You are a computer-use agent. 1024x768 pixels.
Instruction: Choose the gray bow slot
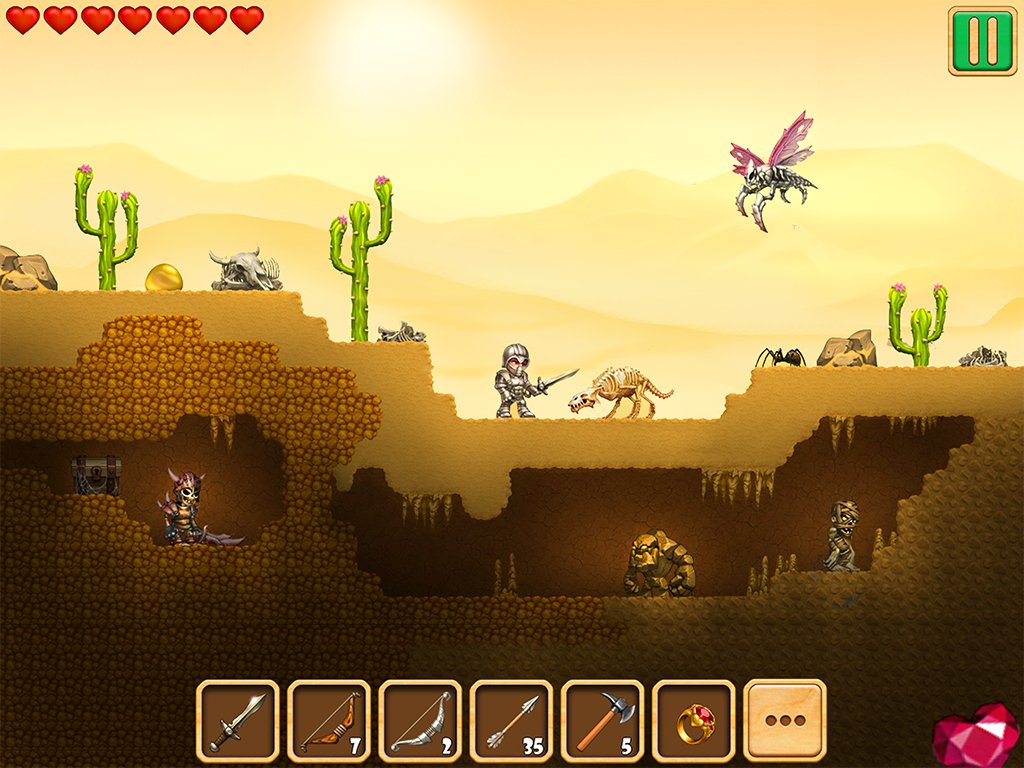(420, 720)
